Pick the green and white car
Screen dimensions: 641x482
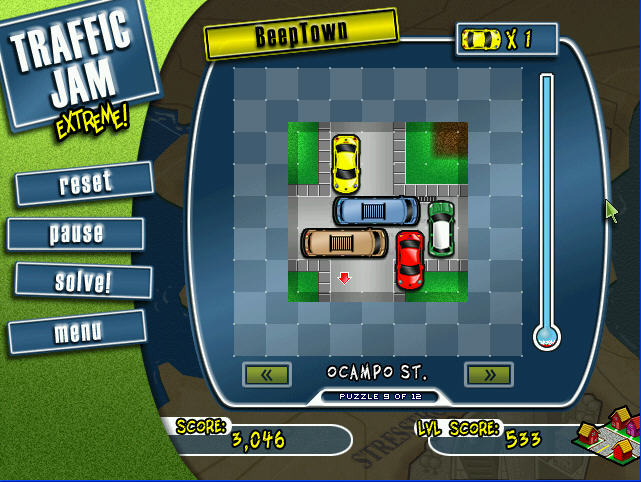coord(440,228)
